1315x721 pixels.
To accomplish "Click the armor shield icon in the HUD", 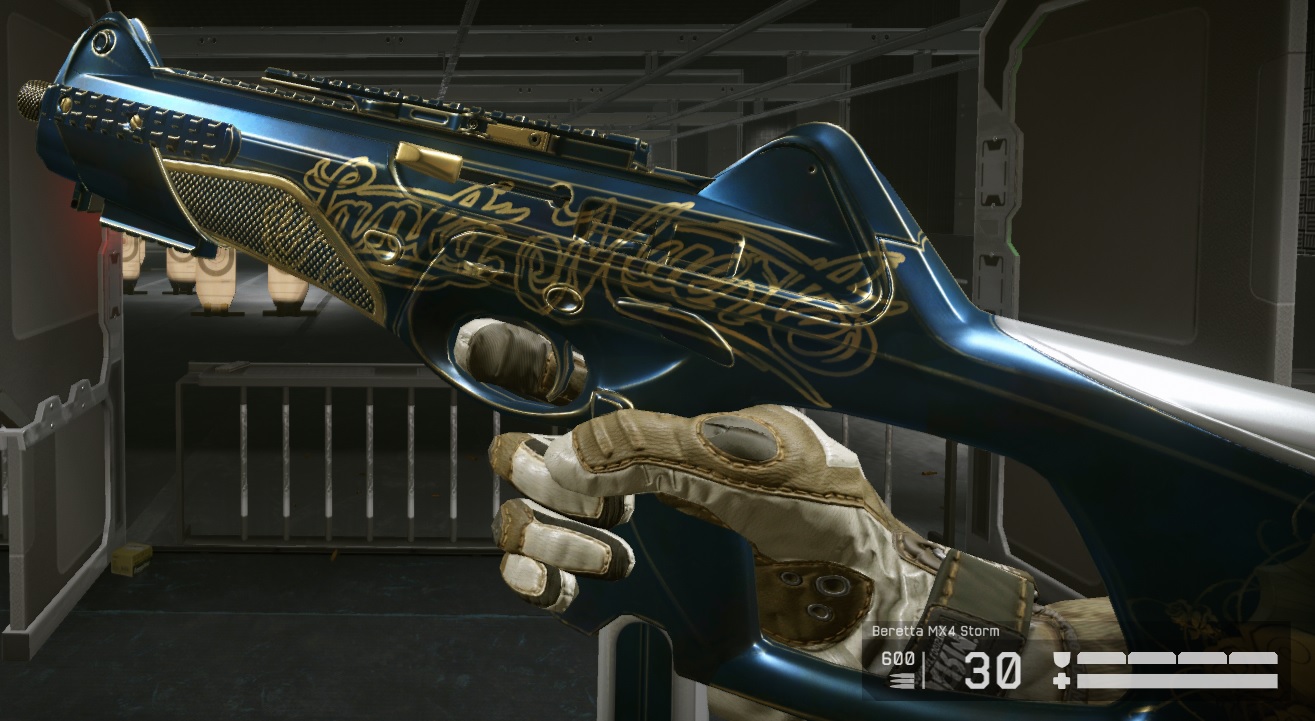I will pos(1060,658).
